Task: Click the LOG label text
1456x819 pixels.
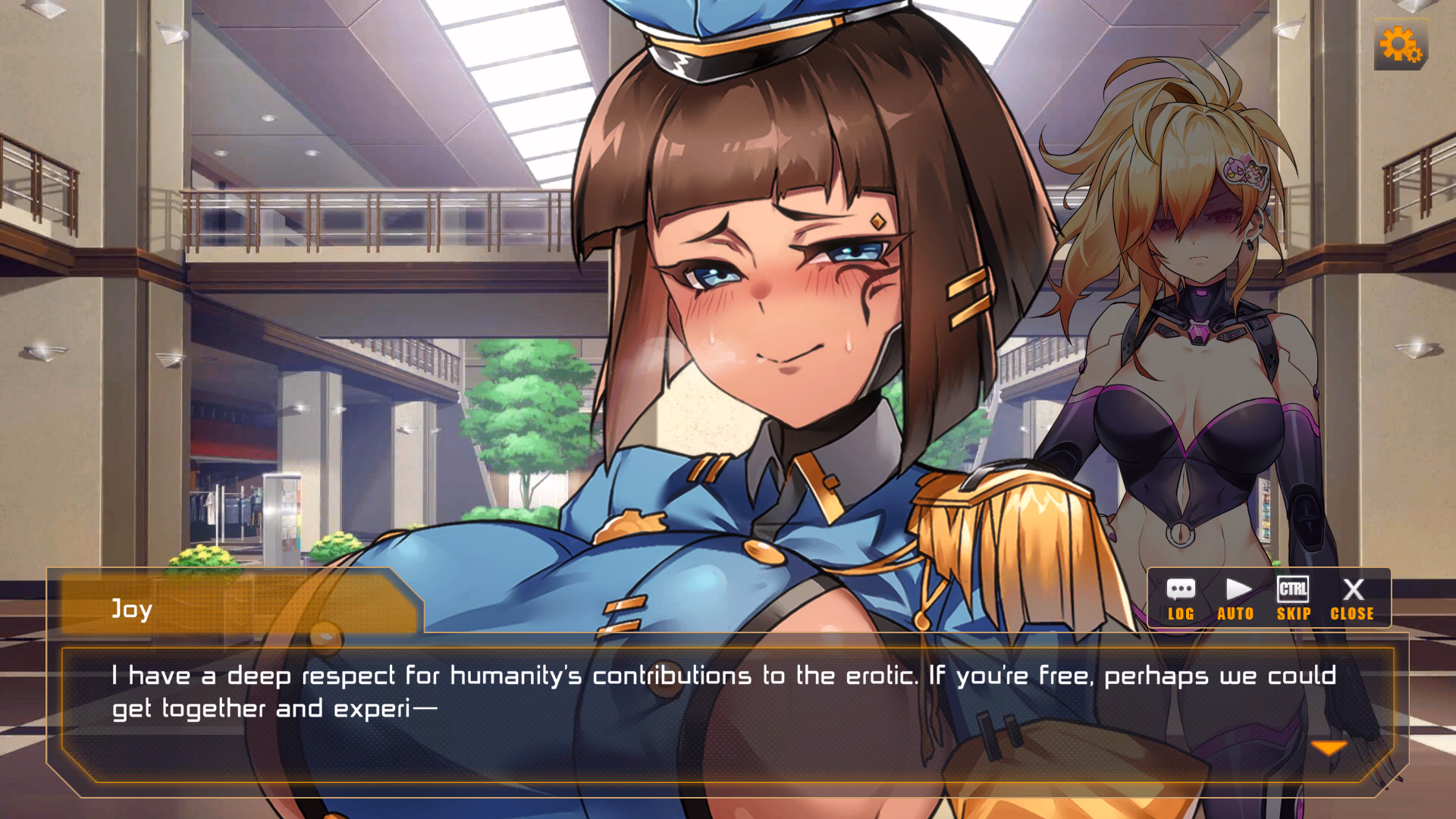Action: pos(1181,613)
